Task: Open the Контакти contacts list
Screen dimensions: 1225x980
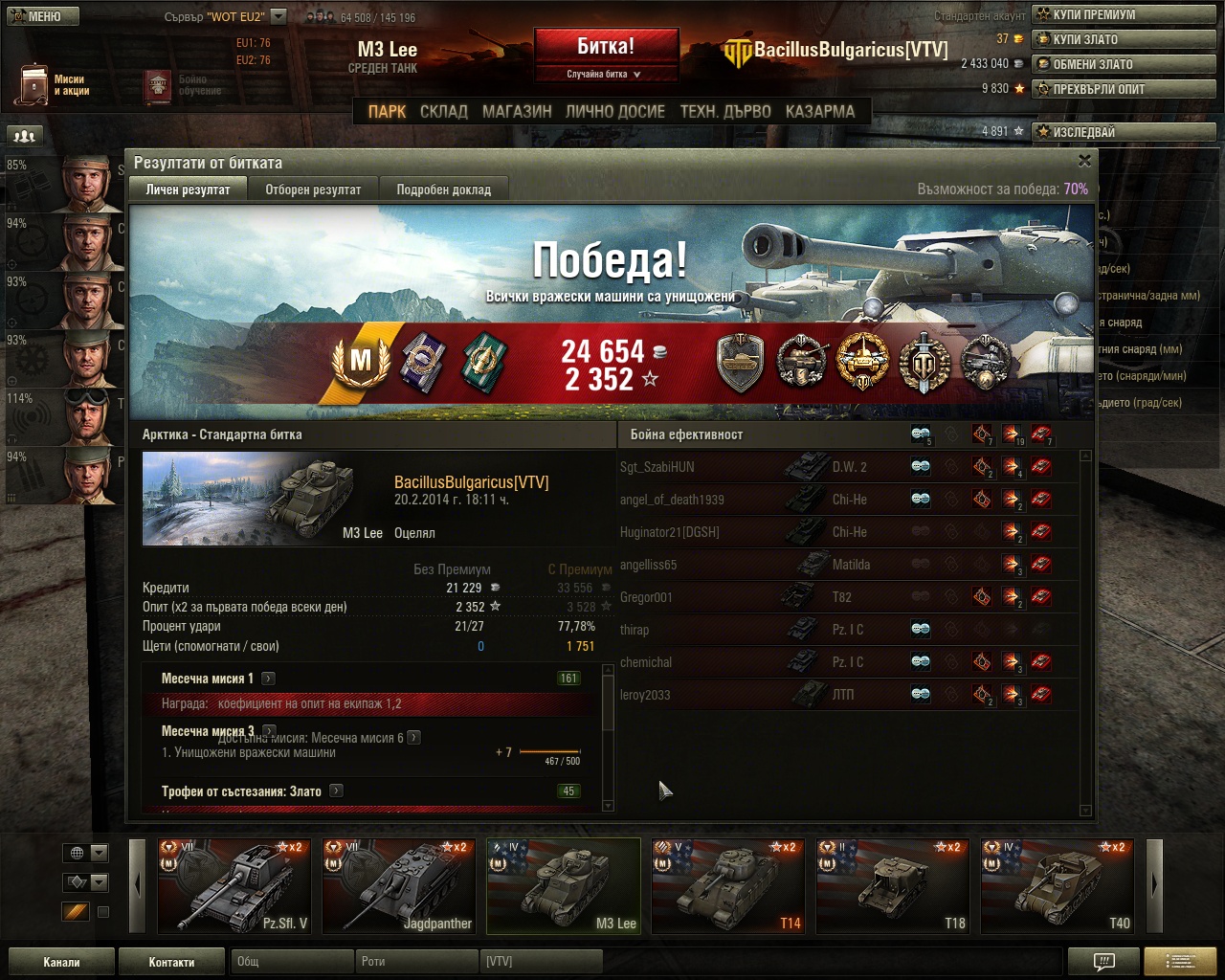Action: point(171,962)
